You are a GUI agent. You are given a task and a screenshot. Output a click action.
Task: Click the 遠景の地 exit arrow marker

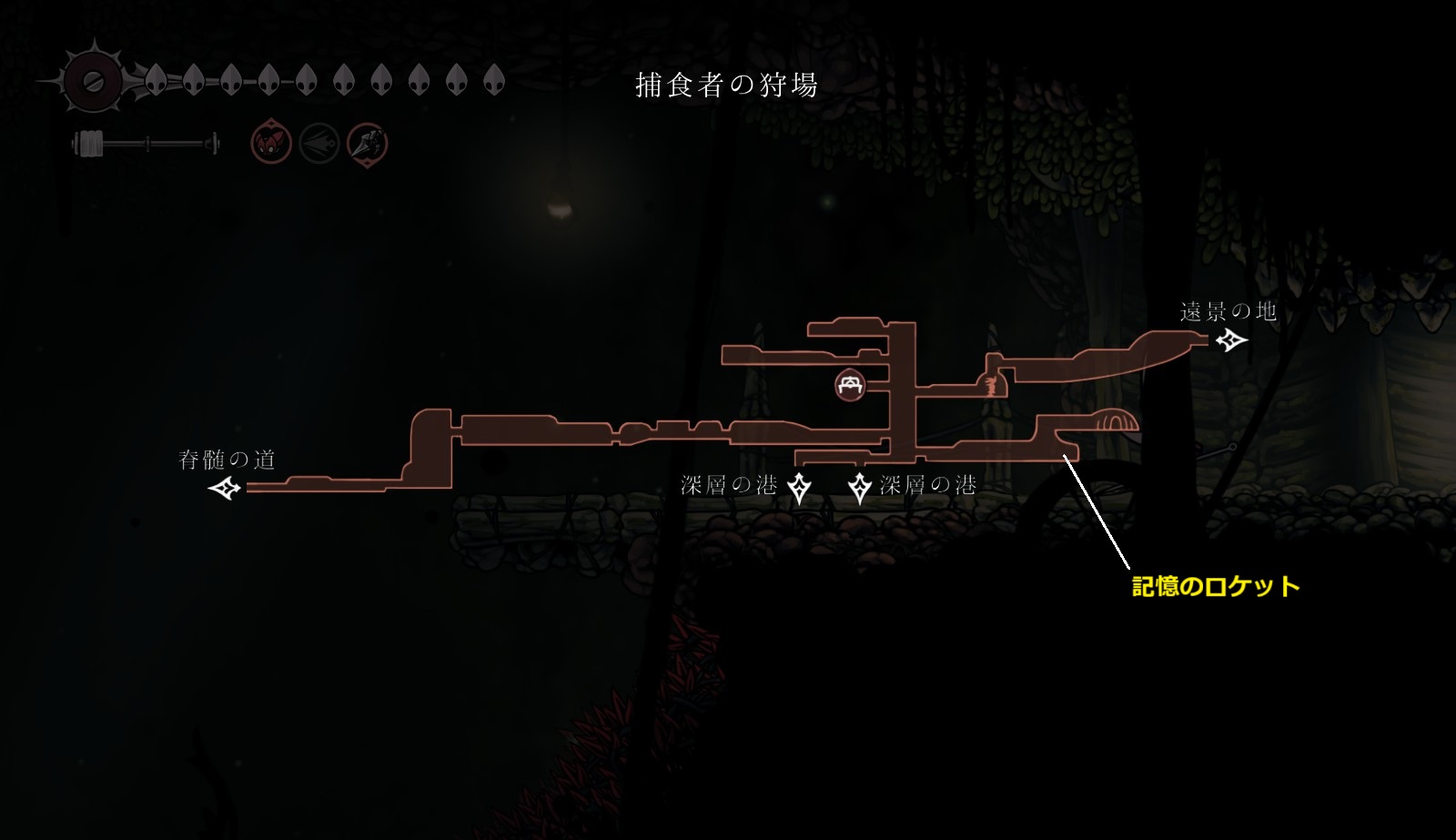click(x=1232, y=340)
